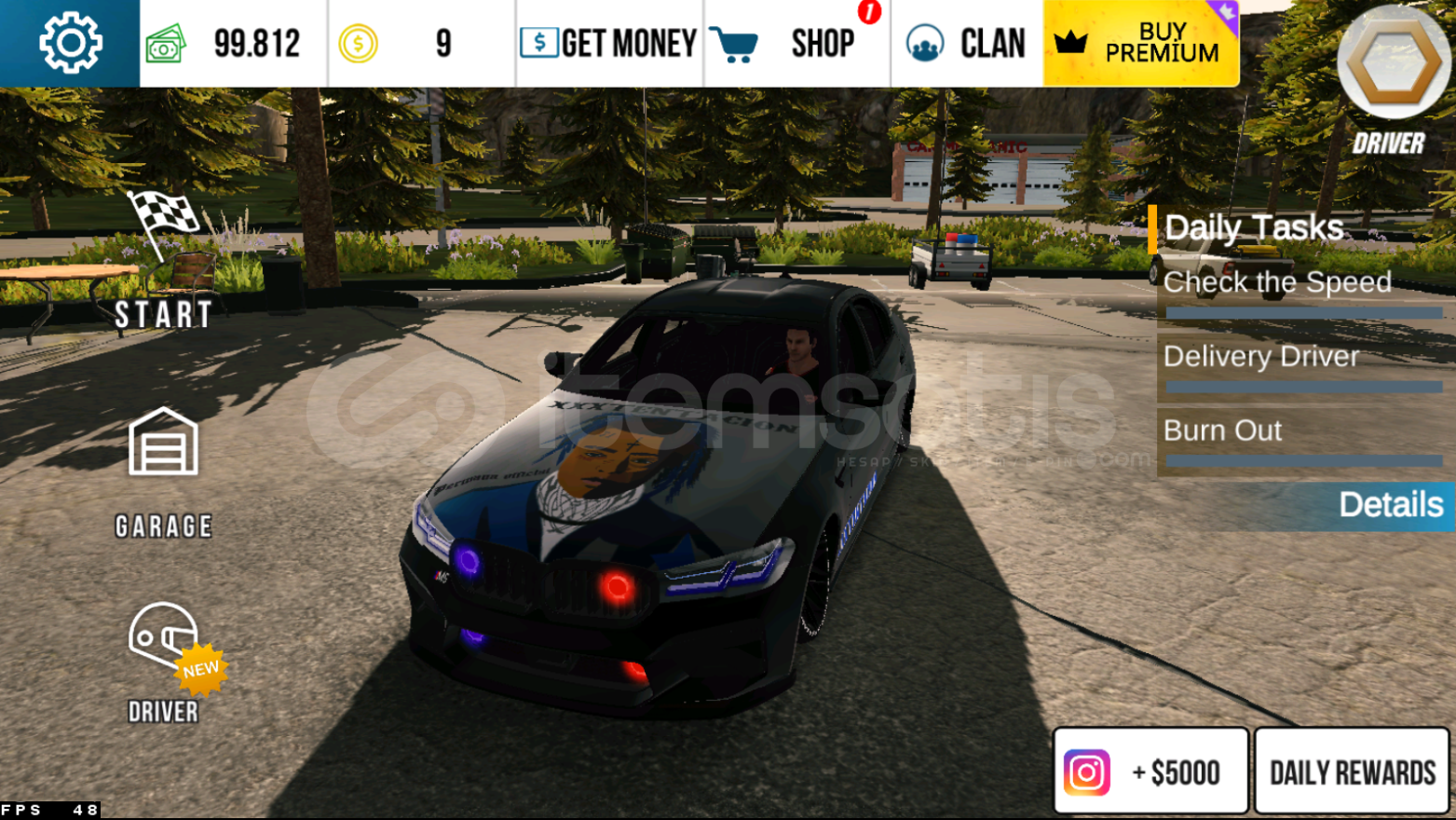Tap the Daily Tasks header
The width and height of the screenshot is (1456, 820).
1253,227
